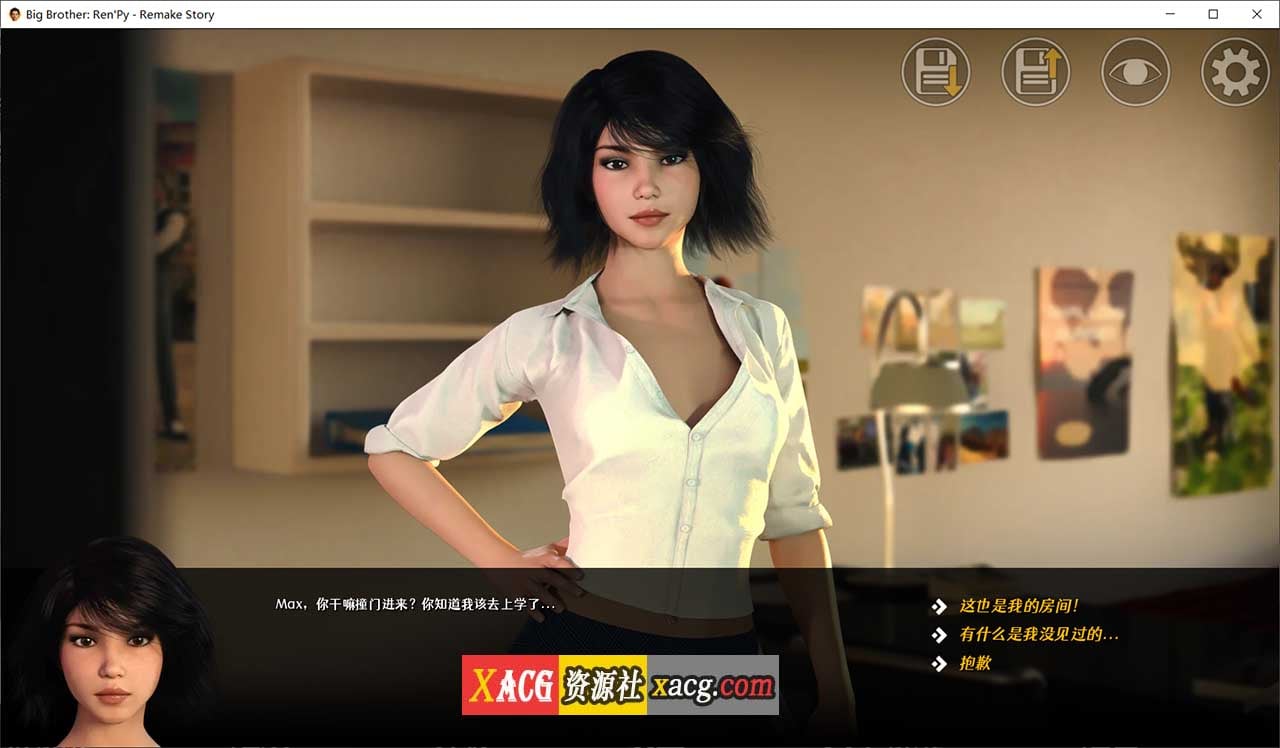This screenshot has height=748, width=1280.
Task: Click the arrow icon beside 这也是我的房间!
Action: [938, 605]
